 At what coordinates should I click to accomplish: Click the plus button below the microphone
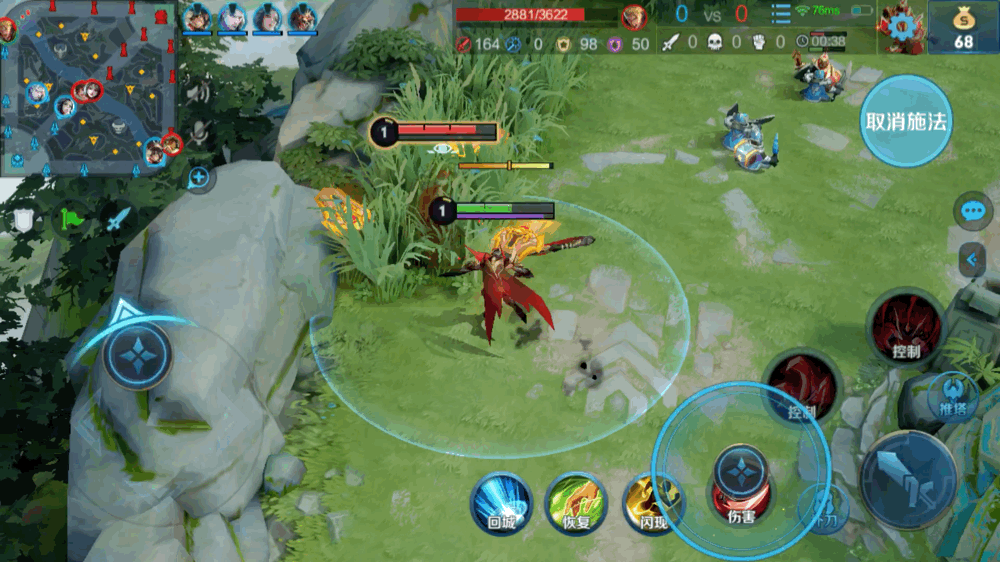199,179
